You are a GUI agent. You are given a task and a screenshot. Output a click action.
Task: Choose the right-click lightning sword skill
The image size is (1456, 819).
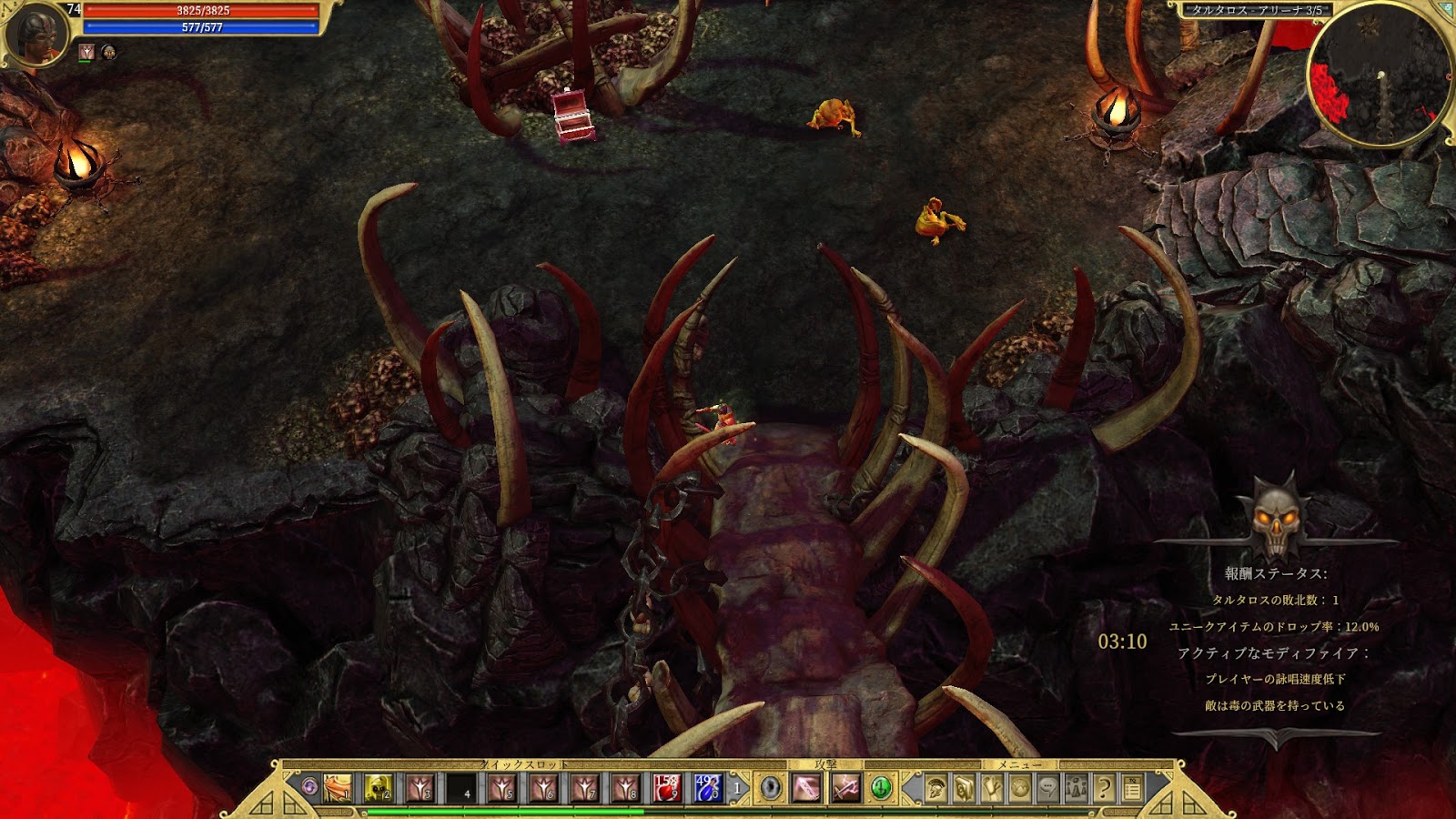[x=845, y=788]
